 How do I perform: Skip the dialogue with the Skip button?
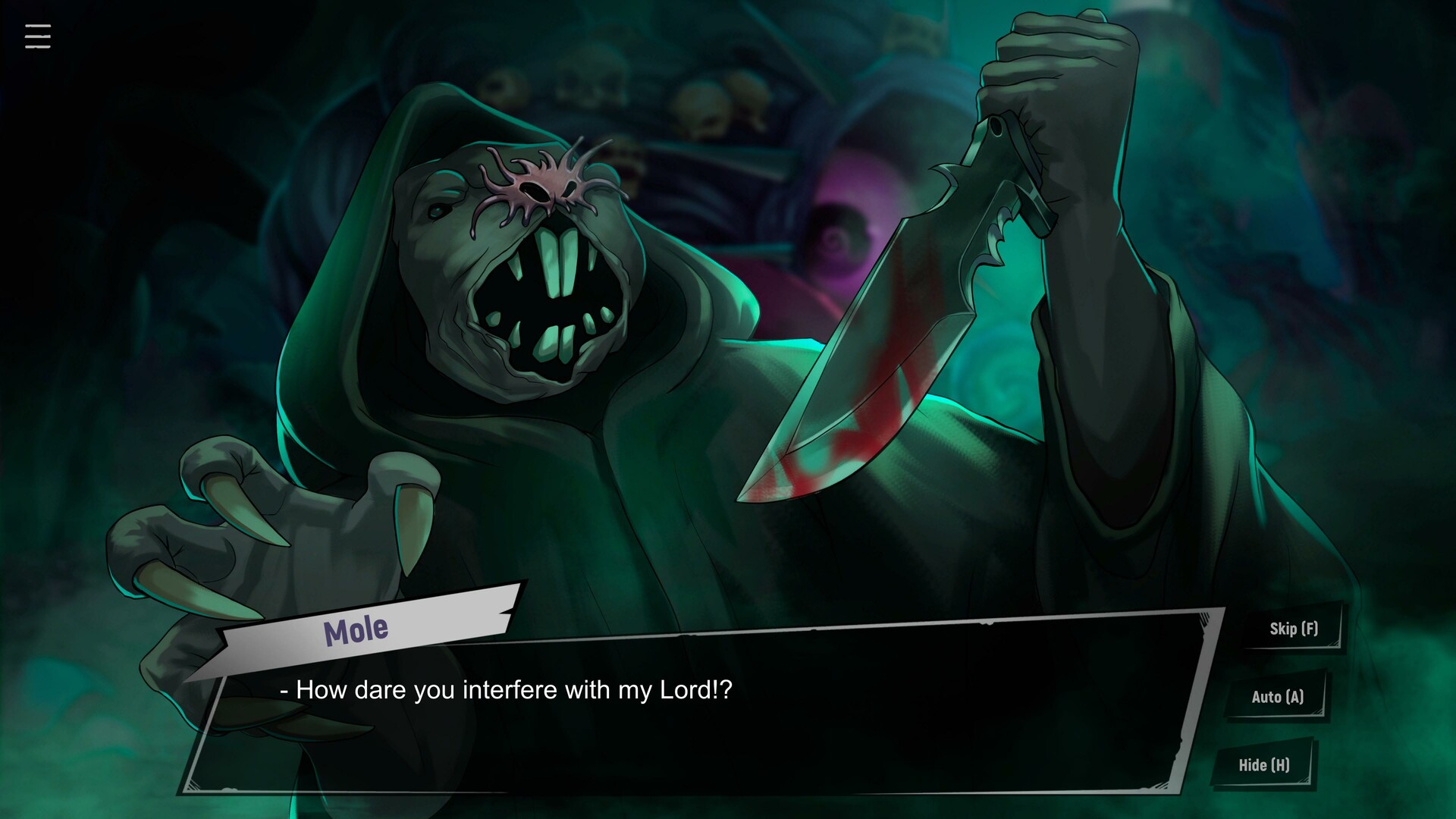click(1293, 629)
